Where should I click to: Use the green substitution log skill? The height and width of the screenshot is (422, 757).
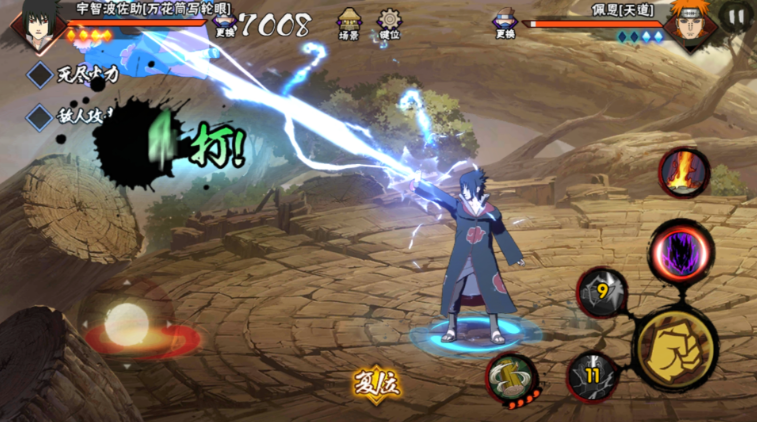512,378
